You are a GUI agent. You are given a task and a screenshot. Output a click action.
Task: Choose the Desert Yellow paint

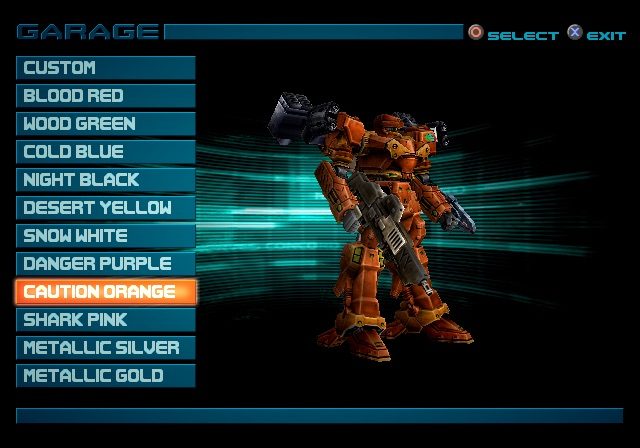pos(105,208)
